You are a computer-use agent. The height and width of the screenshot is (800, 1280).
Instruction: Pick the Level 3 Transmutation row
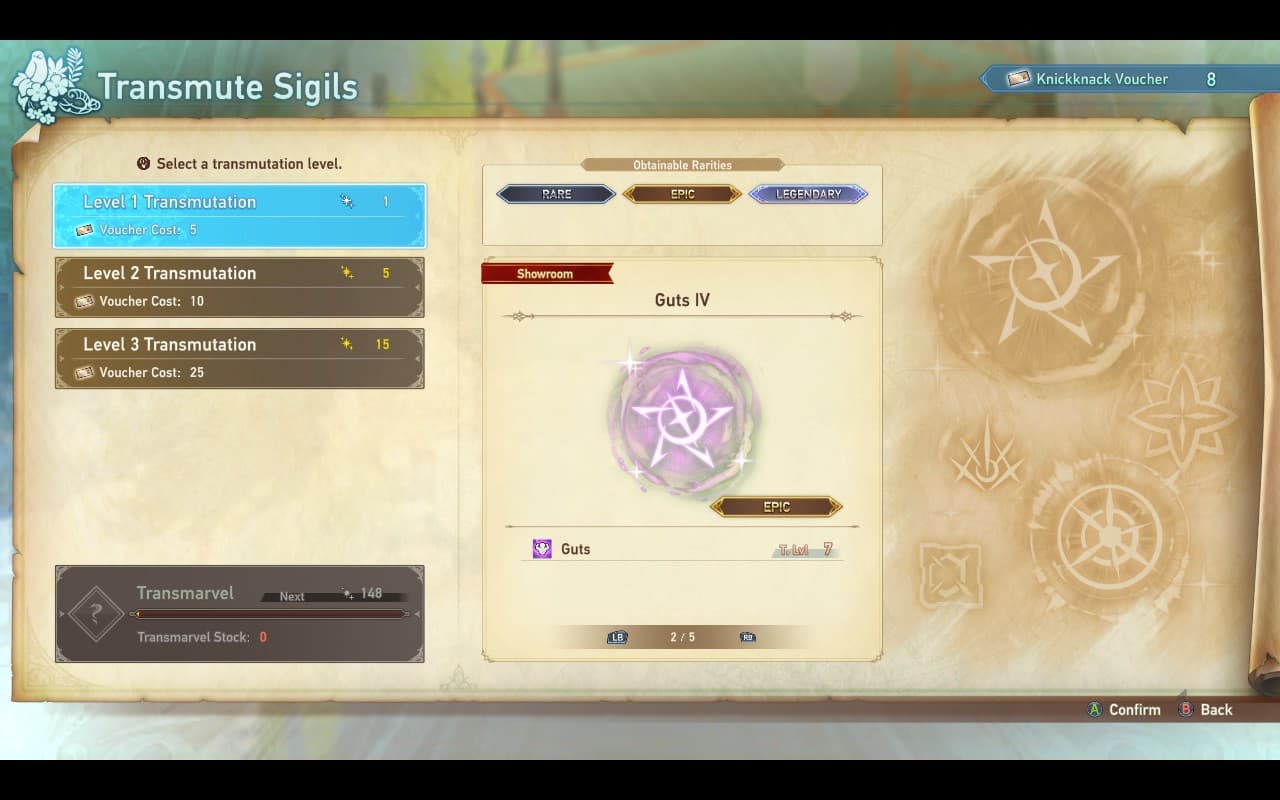click(x=239, y=358)
